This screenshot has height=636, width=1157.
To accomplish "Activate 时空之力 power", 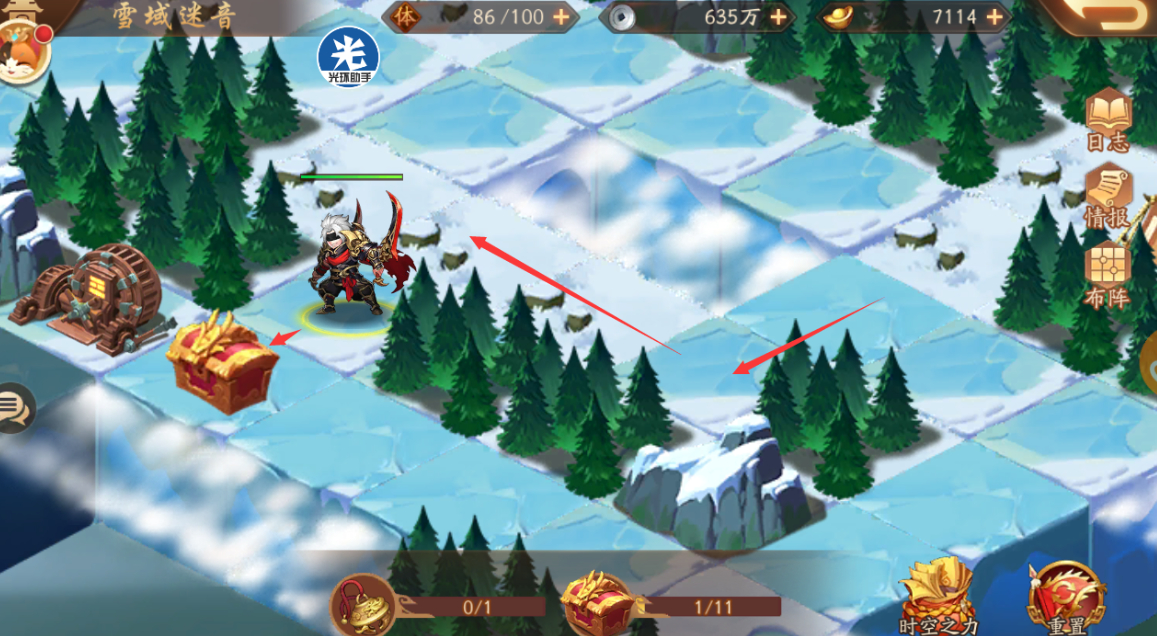I will click(936, 600).
